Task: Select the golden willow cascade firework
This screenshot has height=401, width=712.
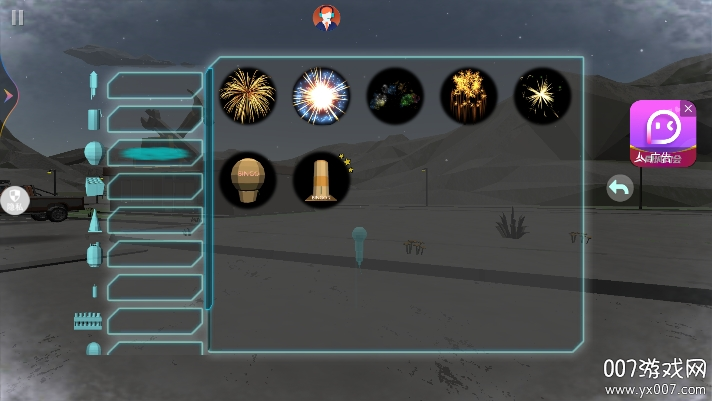Action: pos(469,96)
